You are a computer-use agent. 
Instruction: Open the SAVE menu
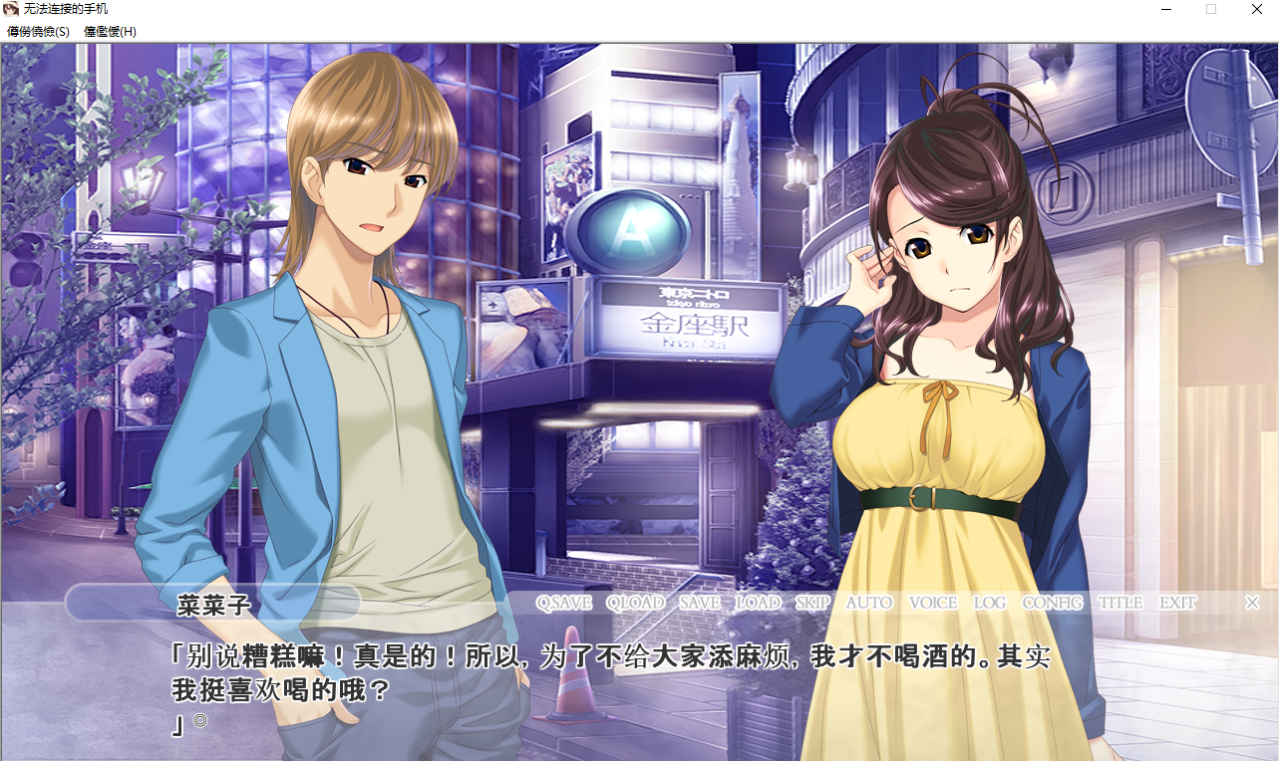700,603
